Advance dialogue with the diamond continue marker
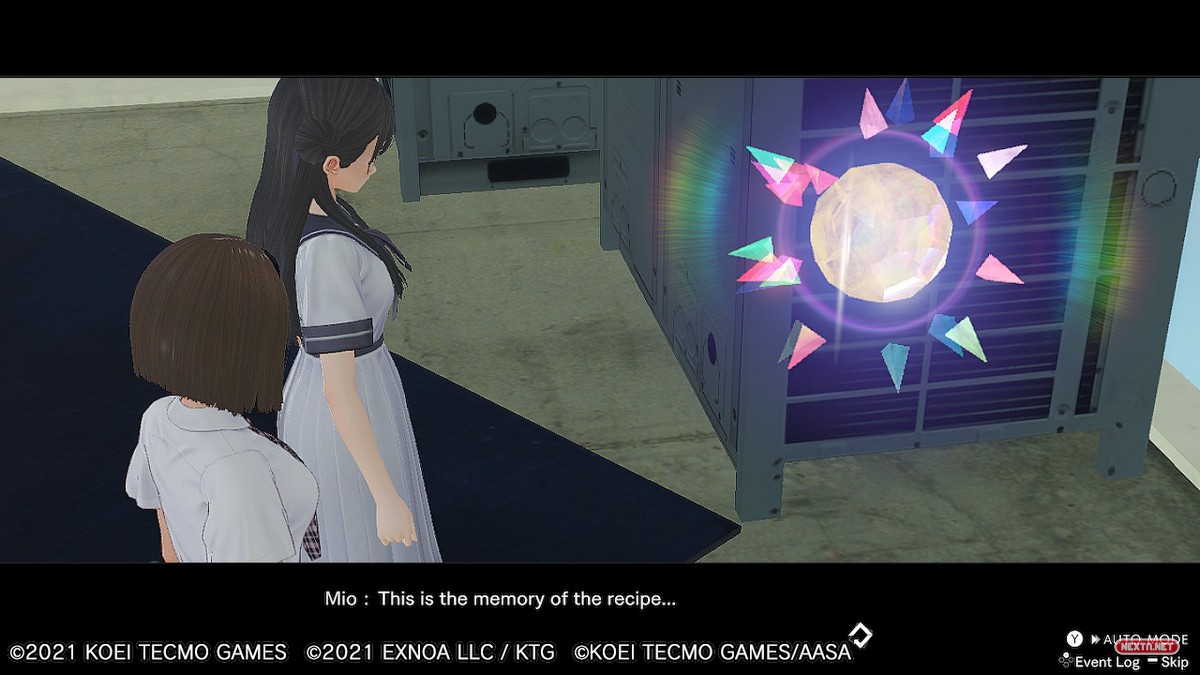This screenshot has height=675, width=1200. click(860, 635)
